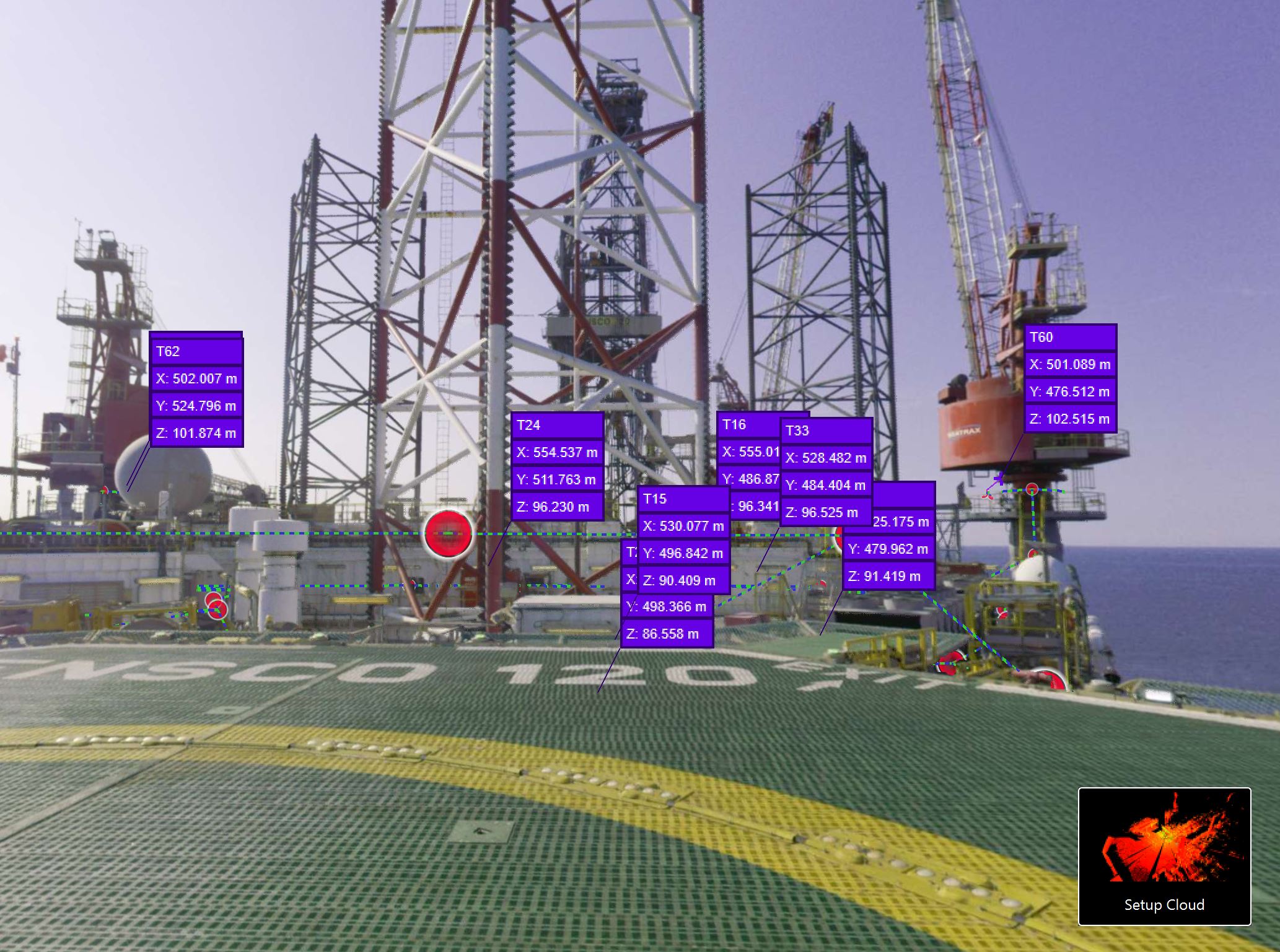The width and height of the screenshot is (1280, 952).
Task: Click the Setup Cloud caption text
Action: pyautogui.click(x=1165, y=906)
